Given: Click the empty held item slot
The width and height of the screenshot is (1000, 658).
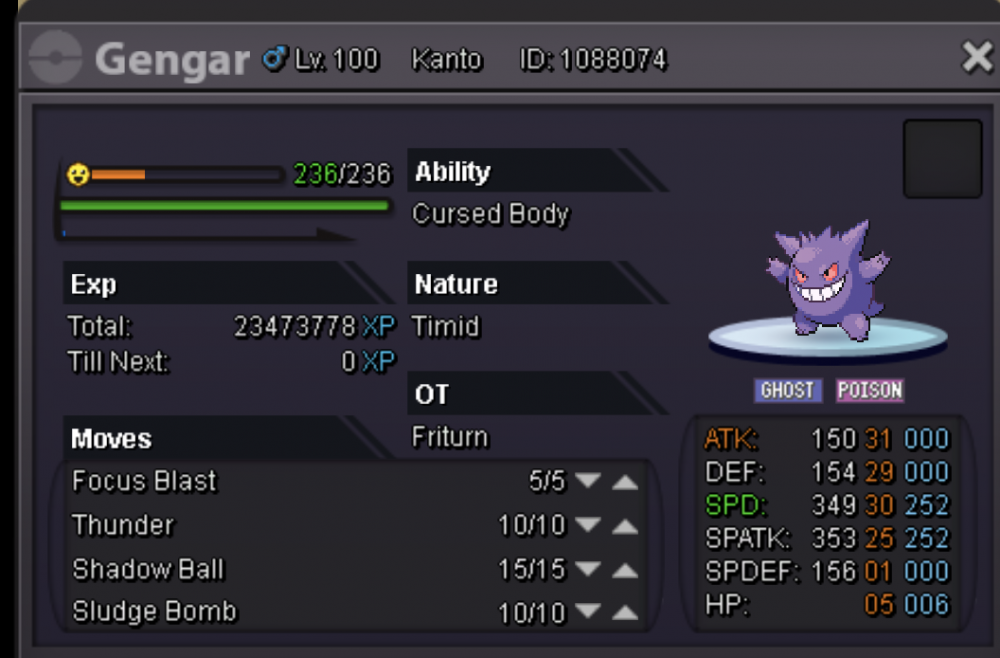Looking at the screenshot, I should (942, 159).
